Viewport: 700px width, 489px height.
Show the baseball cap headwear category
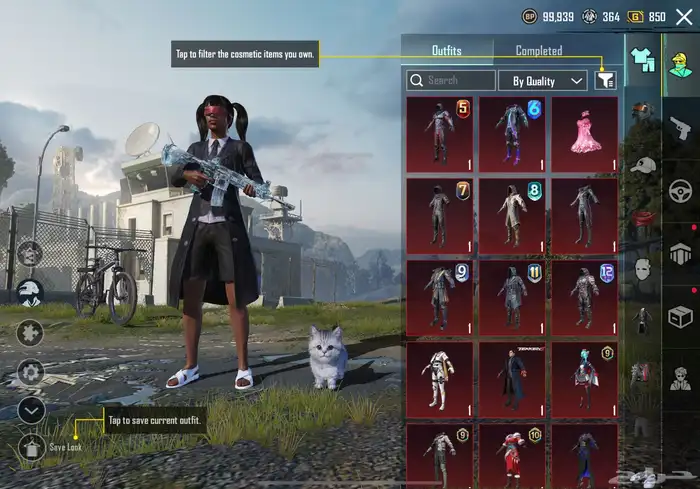coord(643,165)
